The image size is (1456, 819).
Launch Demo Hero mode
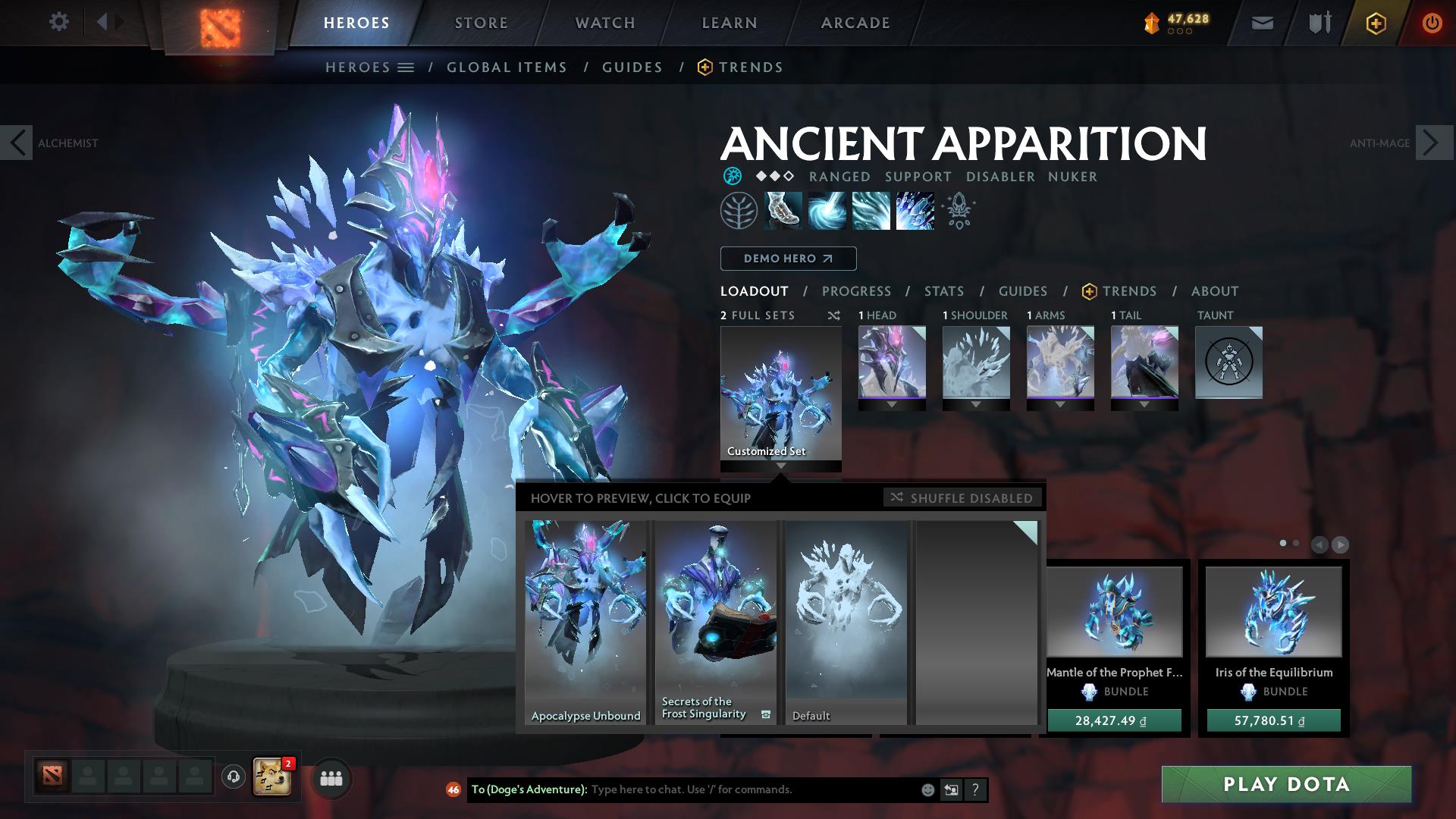click(x=788, y=259)
